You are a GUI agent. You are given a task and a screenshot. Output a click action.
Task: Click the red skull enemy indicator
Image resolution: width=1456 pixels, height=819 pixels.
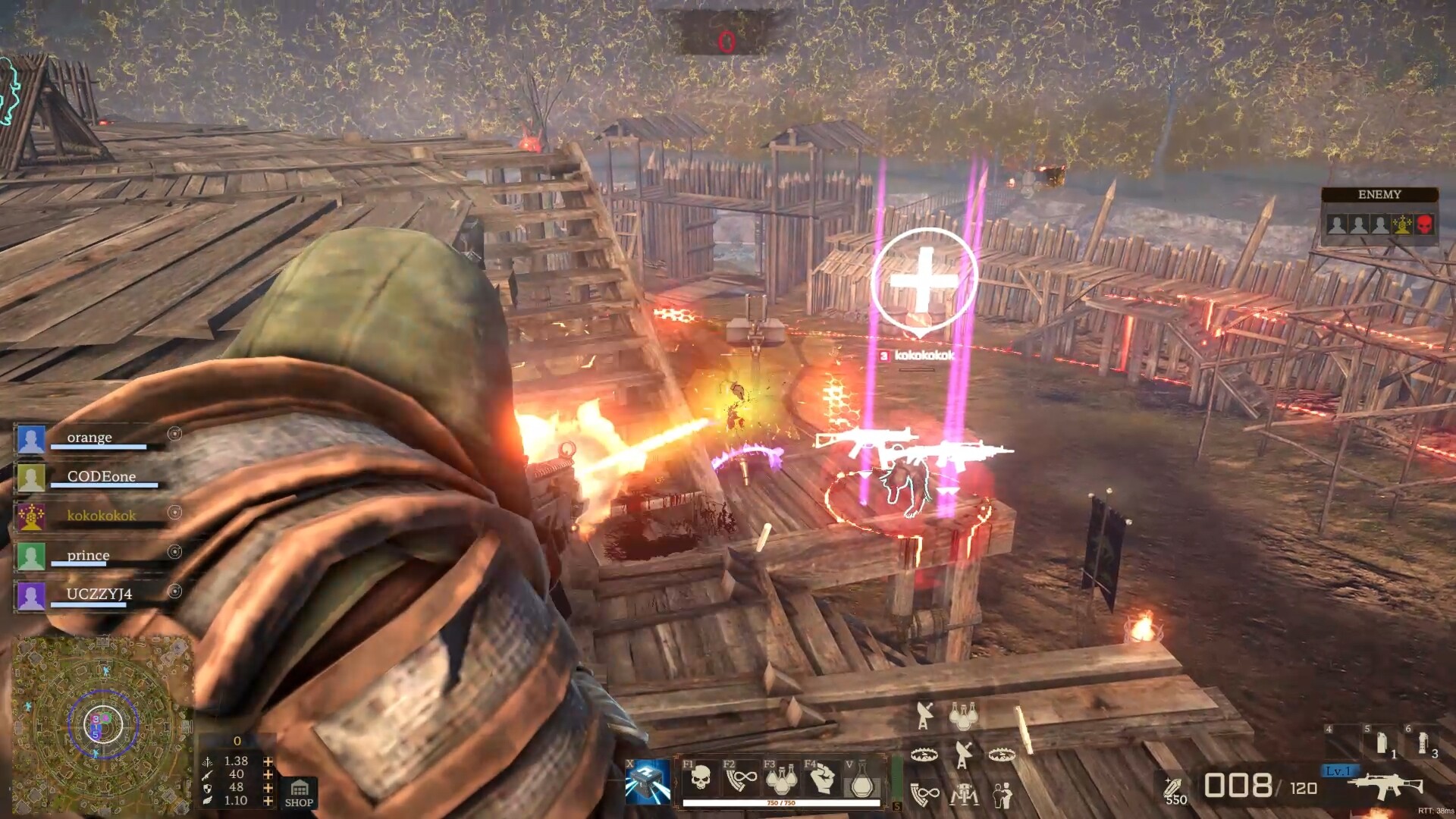tap(1424, 224)
